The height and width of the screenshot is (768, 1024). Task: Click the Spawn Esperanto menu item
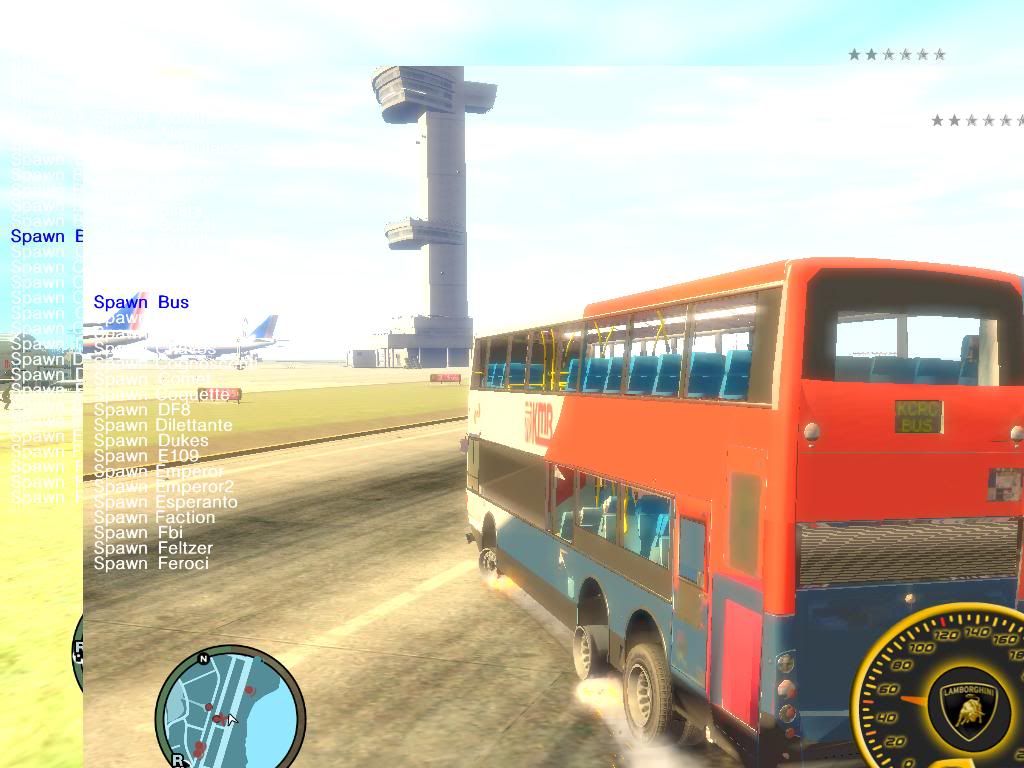coord(165,502)
